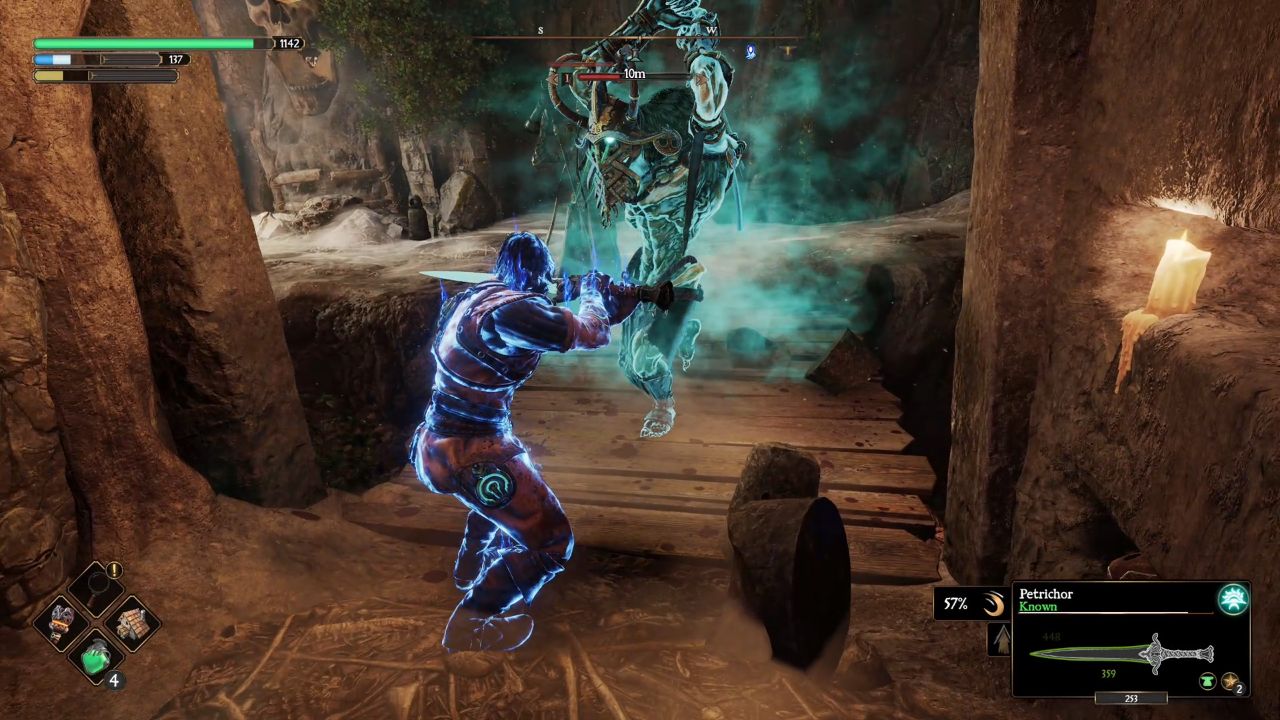Activate the teal glowing ability icon
The width and height of the screenshot is (1280, 720).
coord(1233,599)
